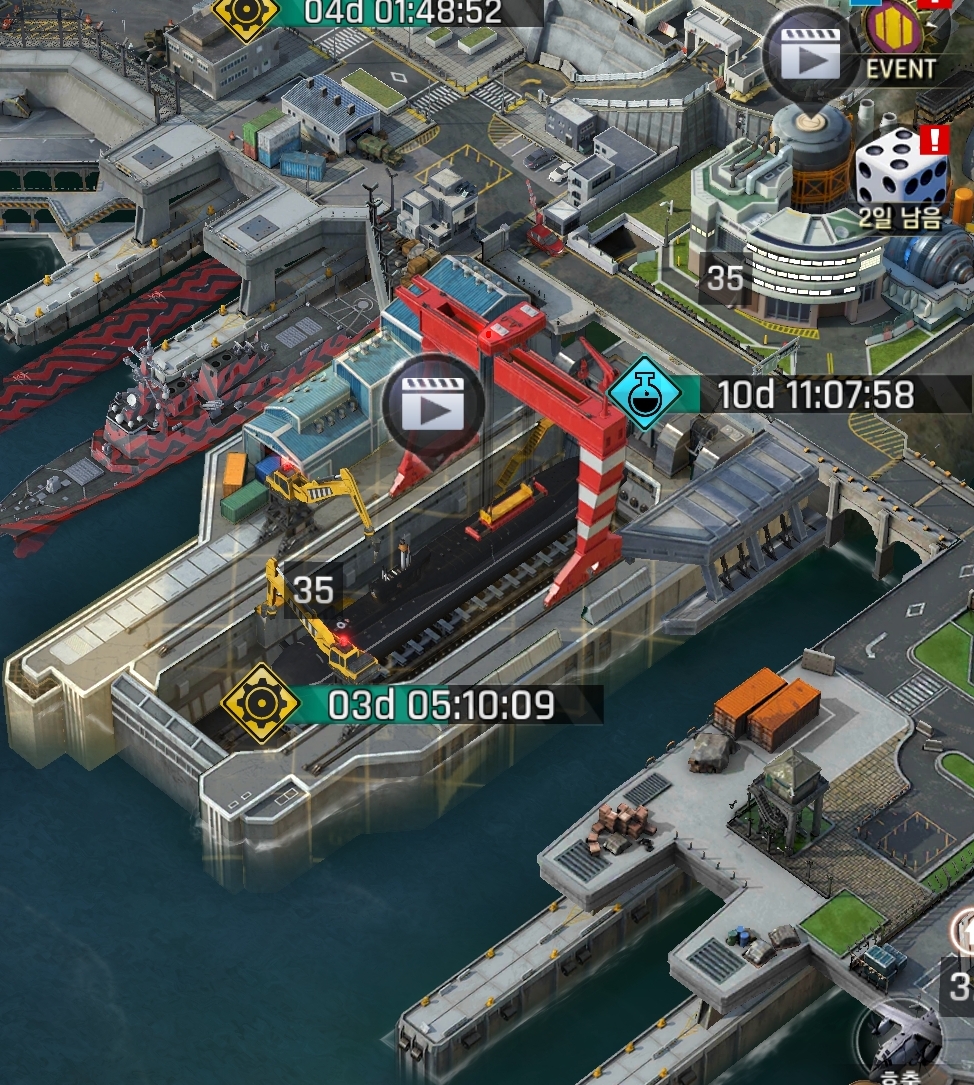Tap the video ad bubble beside the EVENT button
Screen dimensions: 974x1085
pos(811,58)
